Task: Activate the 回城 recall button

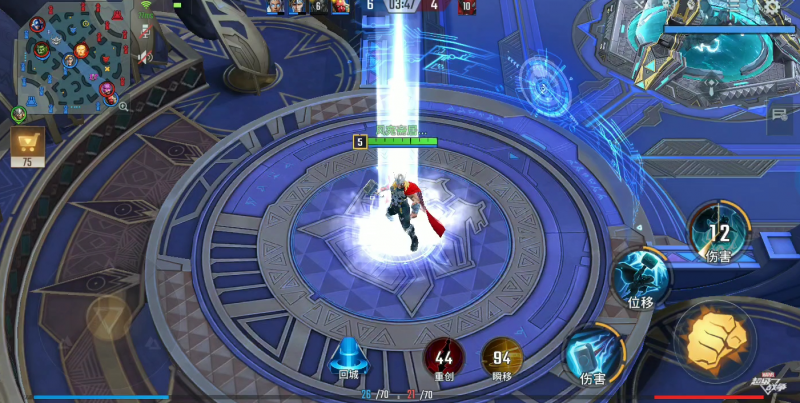Action: pyautogui.click(x=348, y=357)
